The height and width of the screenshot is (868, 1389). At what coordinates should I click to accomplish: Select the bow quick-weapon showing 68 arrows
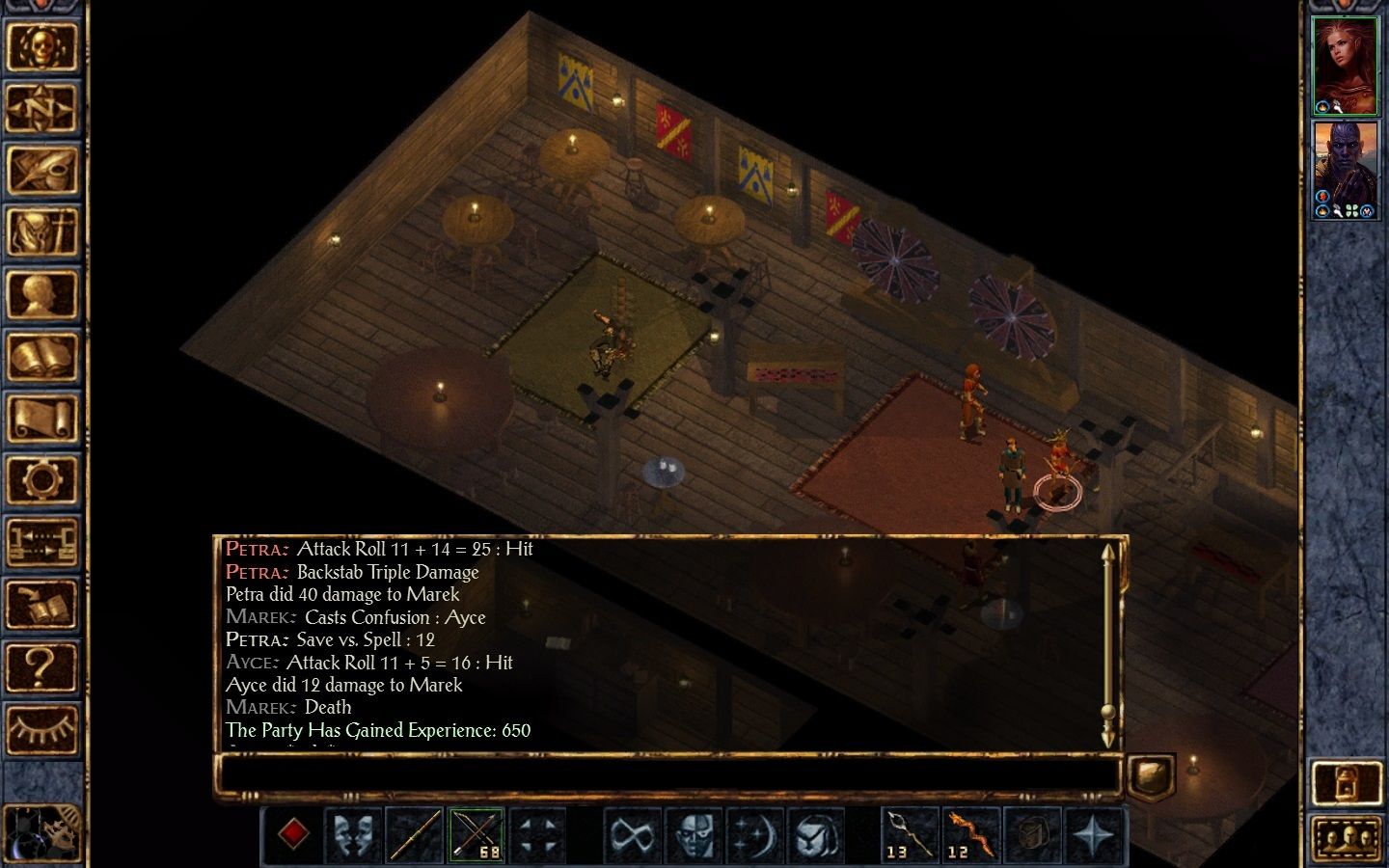[x=477, y=833]
